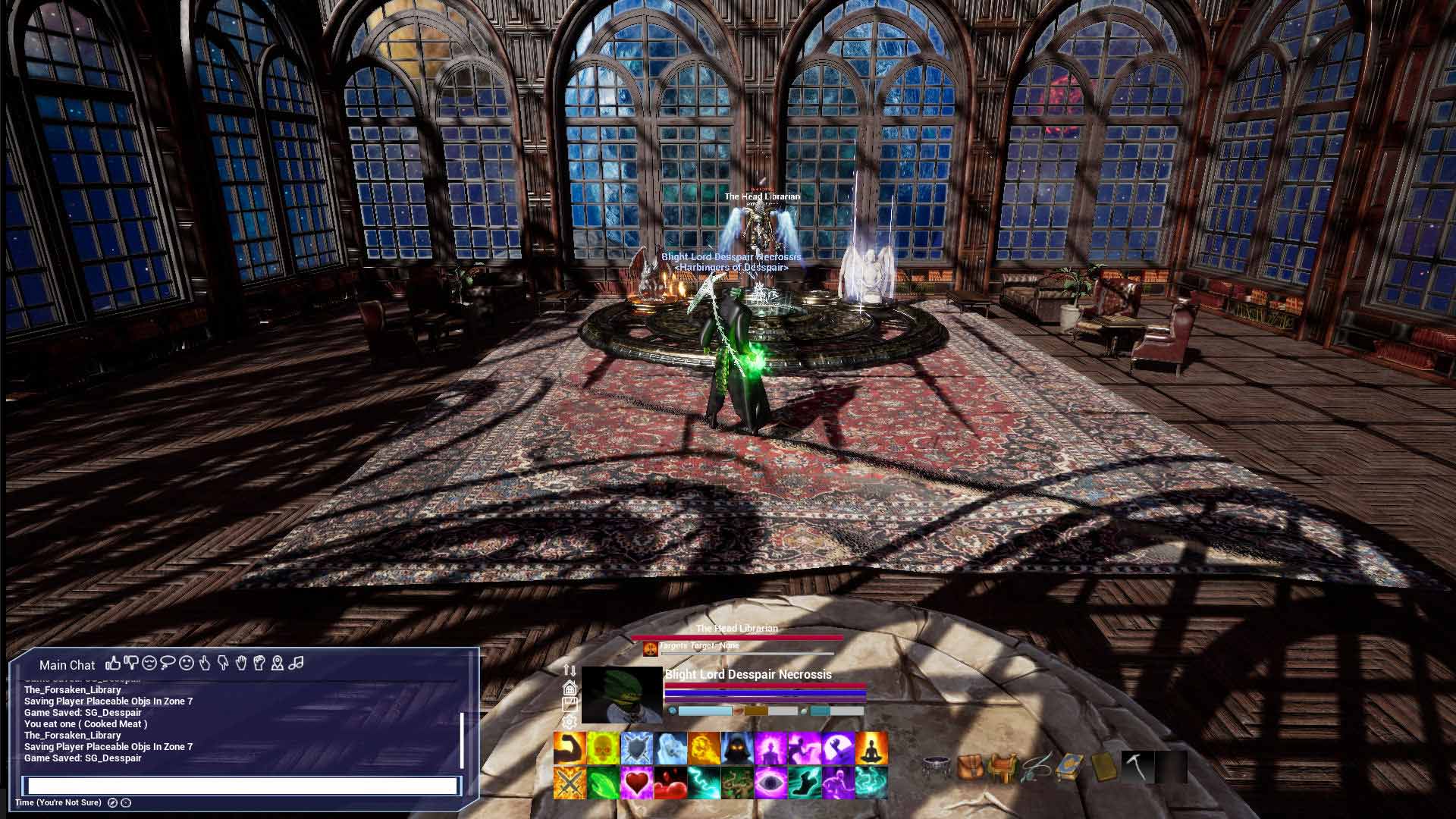Activate the red heart healing ability
1456x819 pixels.
636,783
